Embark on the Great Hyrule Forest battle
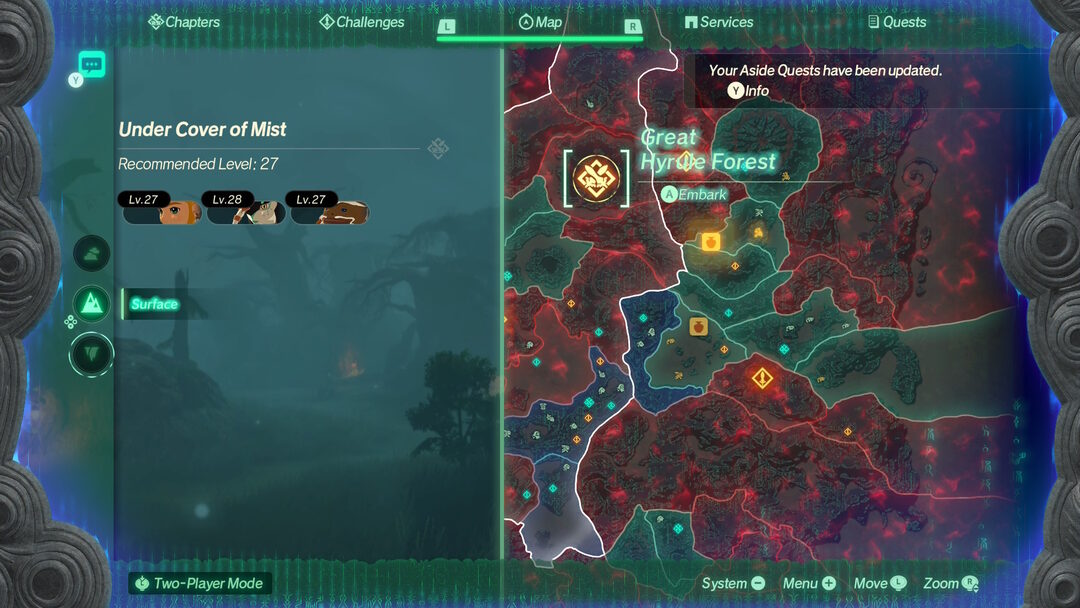This screenshot has height=608, width=1080. click(694, 195)
